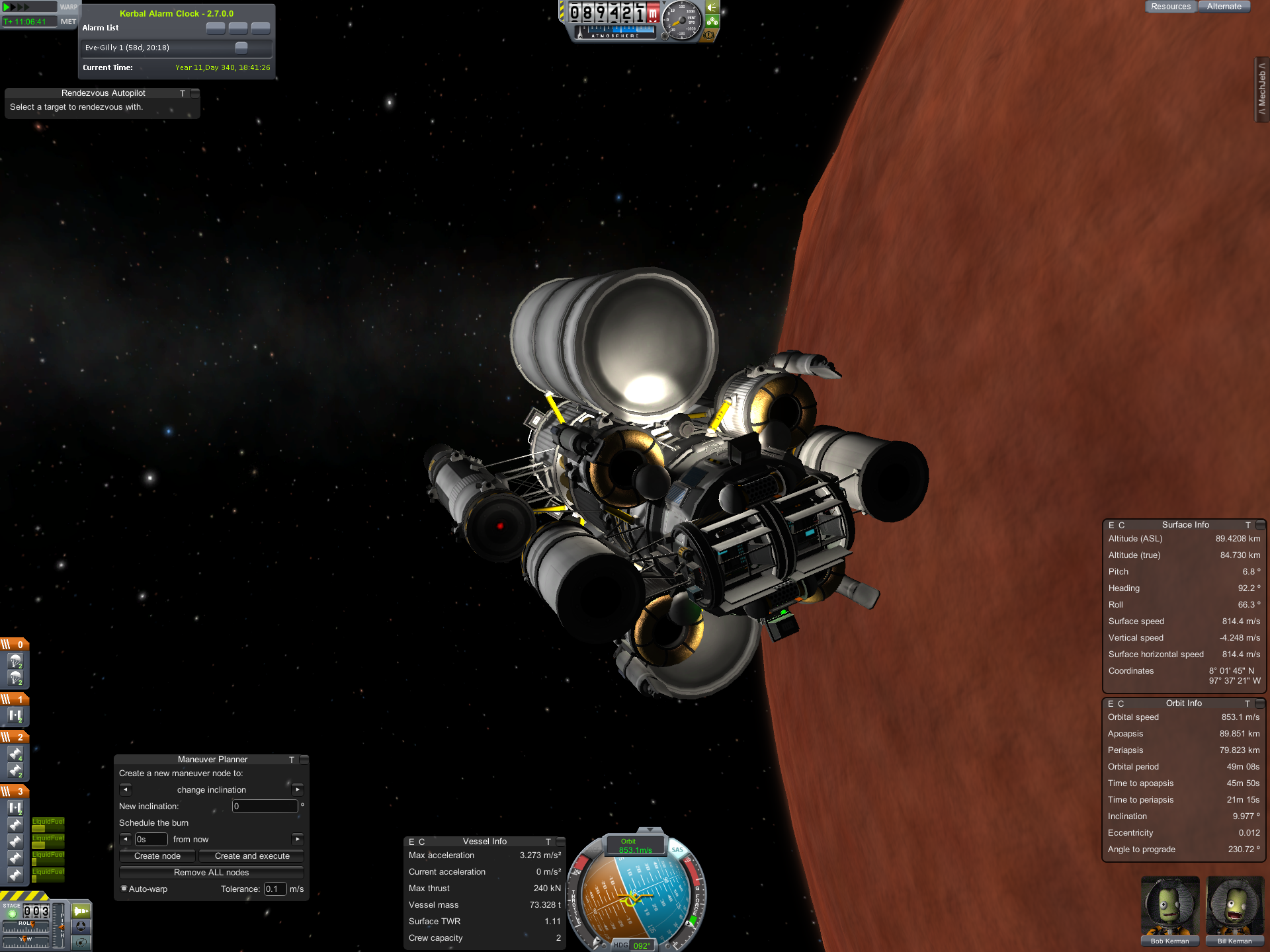Open the Resources panel
The height and width of the screenshot is (952, 1270).
click(1170, 7)
